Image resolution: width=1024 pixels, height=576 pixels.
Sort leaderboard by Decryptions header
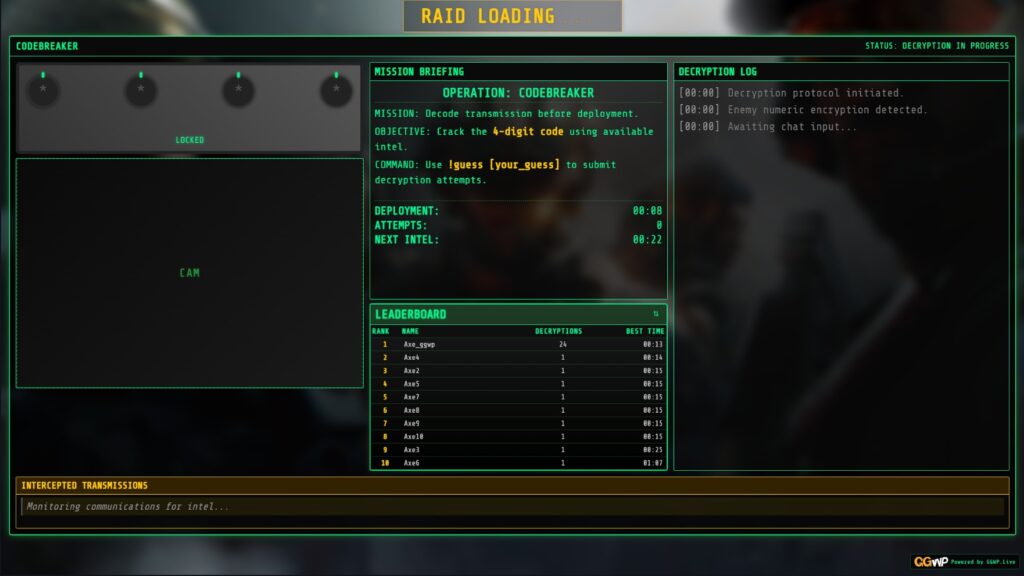(558, 331)
